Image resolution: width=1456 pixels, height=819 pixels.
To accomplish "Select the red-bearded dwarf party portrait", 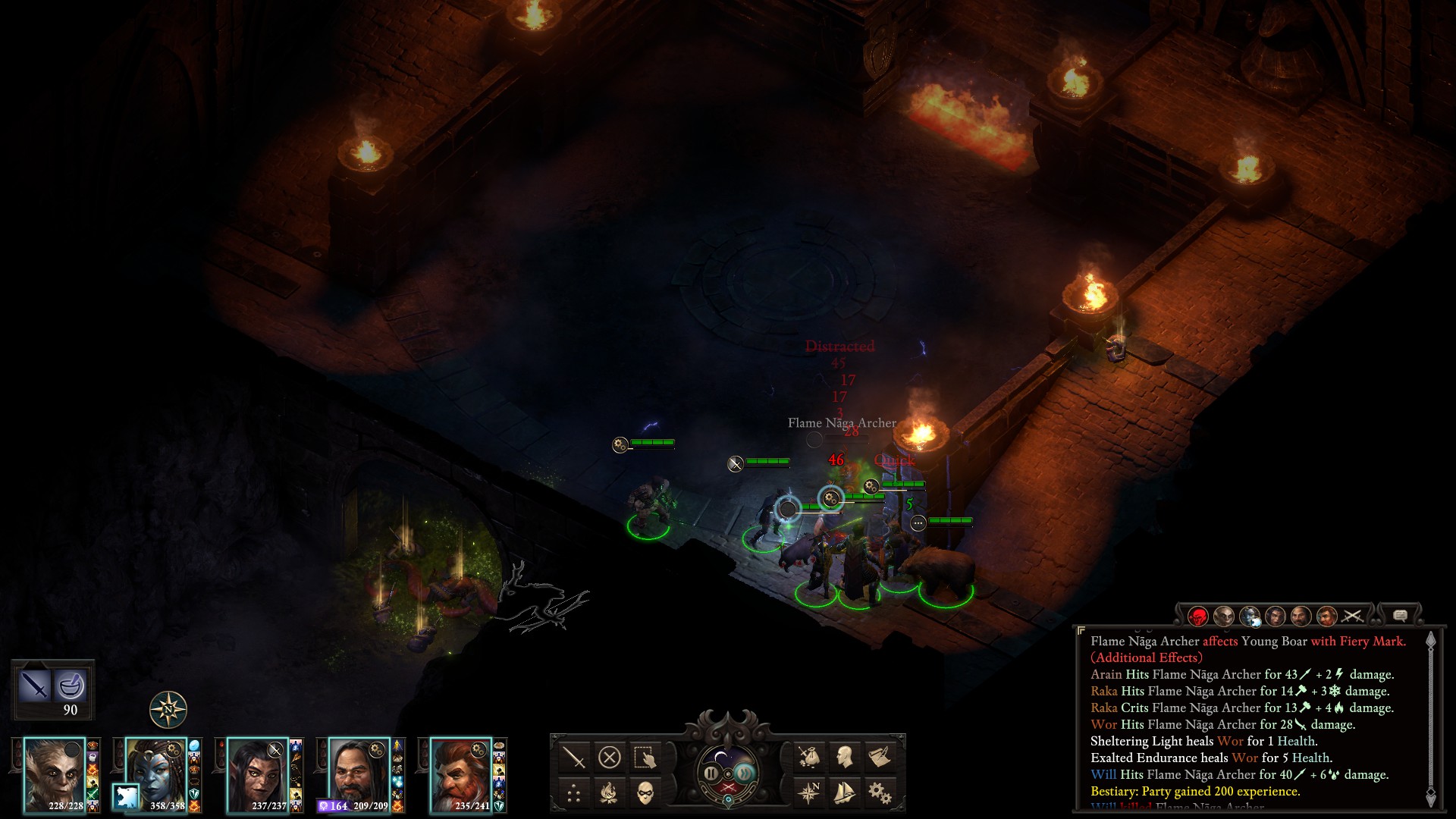I will 460,775.
